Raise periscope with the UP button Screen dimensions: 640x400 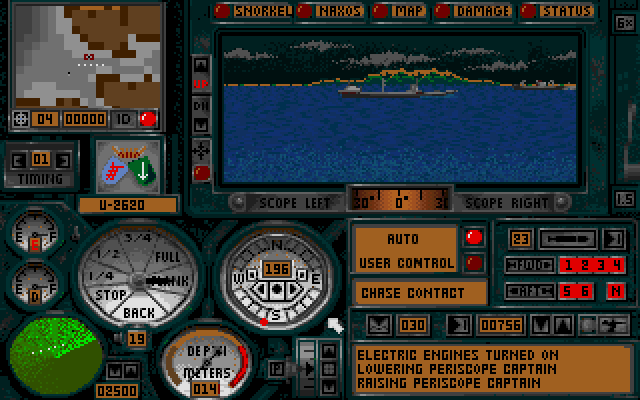201,81
